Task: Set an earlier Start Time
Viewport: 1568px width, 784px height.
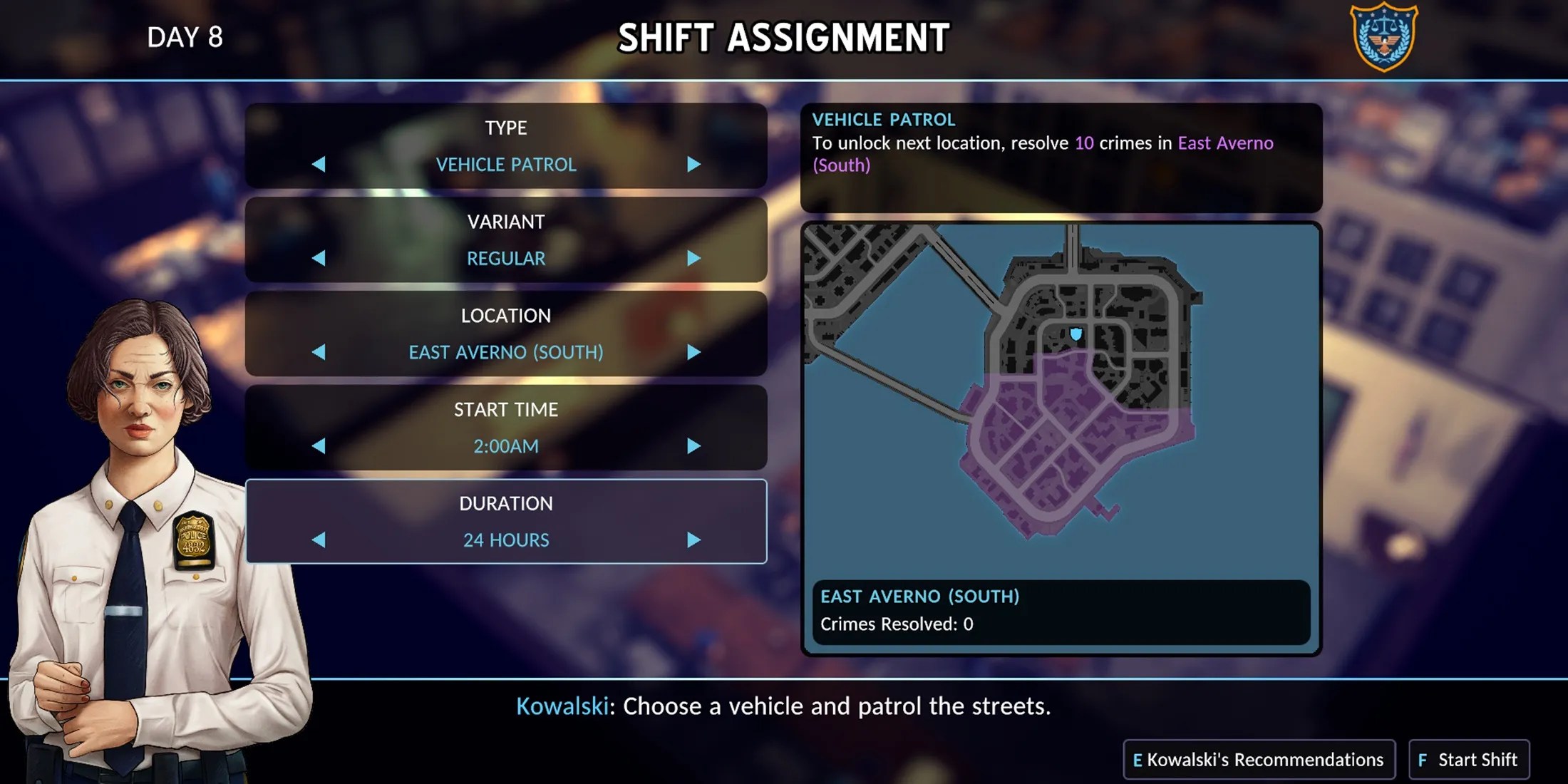Action: point(319,446)
